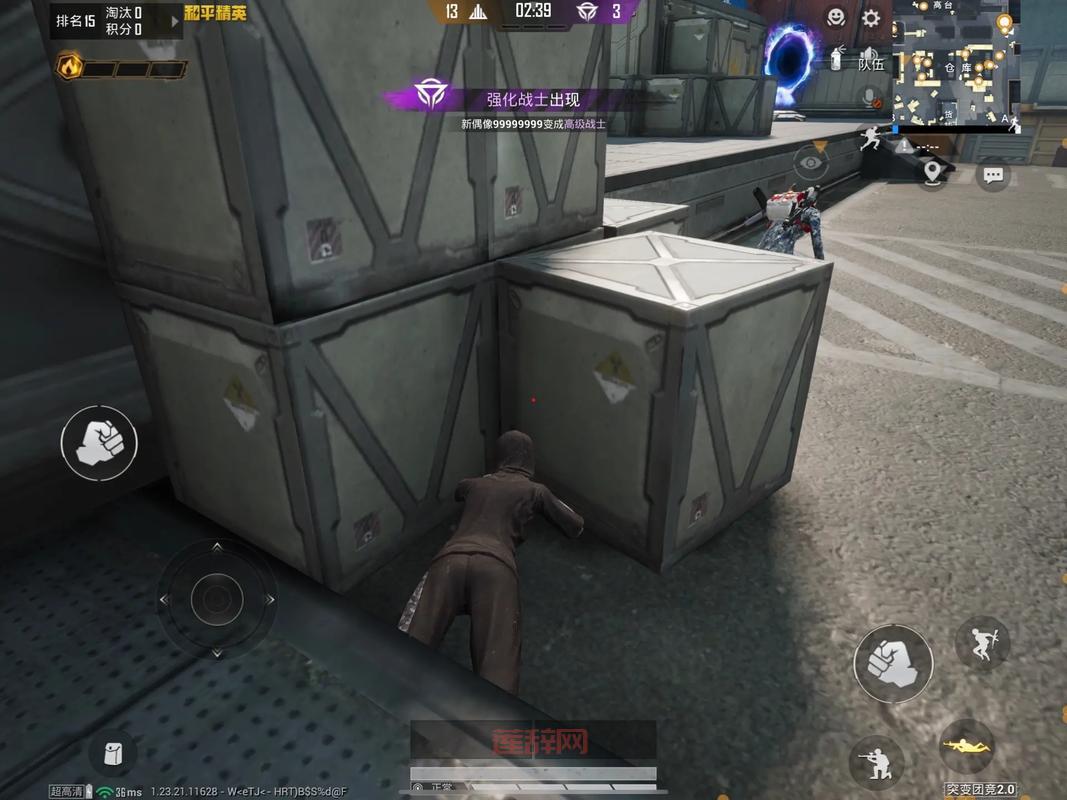The height and width of the screenshot is (800, 1067).
Task: Tap the eye free-look button
Action: (x=812, y=162)
